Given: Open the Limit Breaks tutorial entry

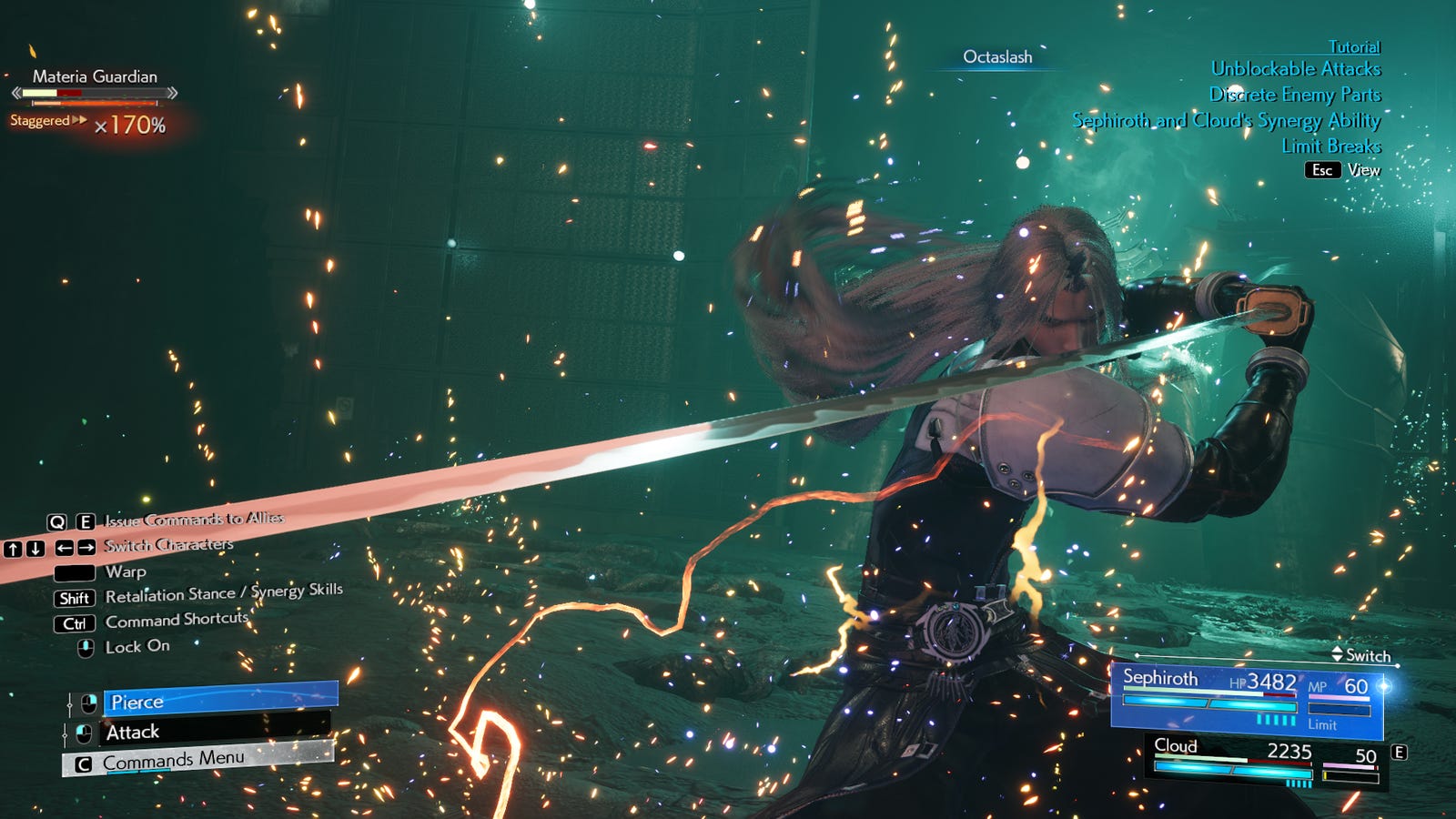Looking at the screenshot, I should click(x=1330, y=147).
